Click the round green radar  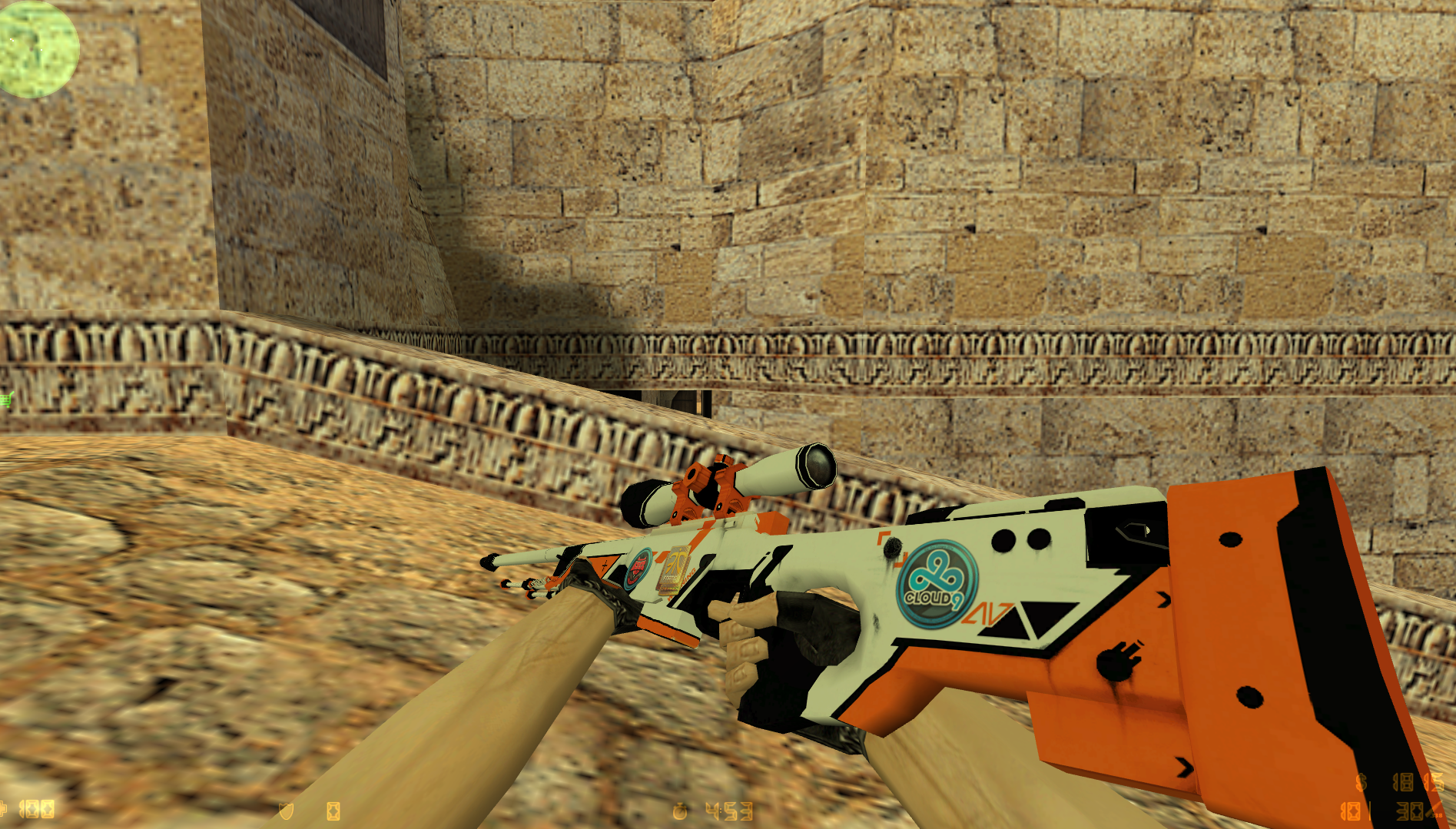(x=37, y=48)
